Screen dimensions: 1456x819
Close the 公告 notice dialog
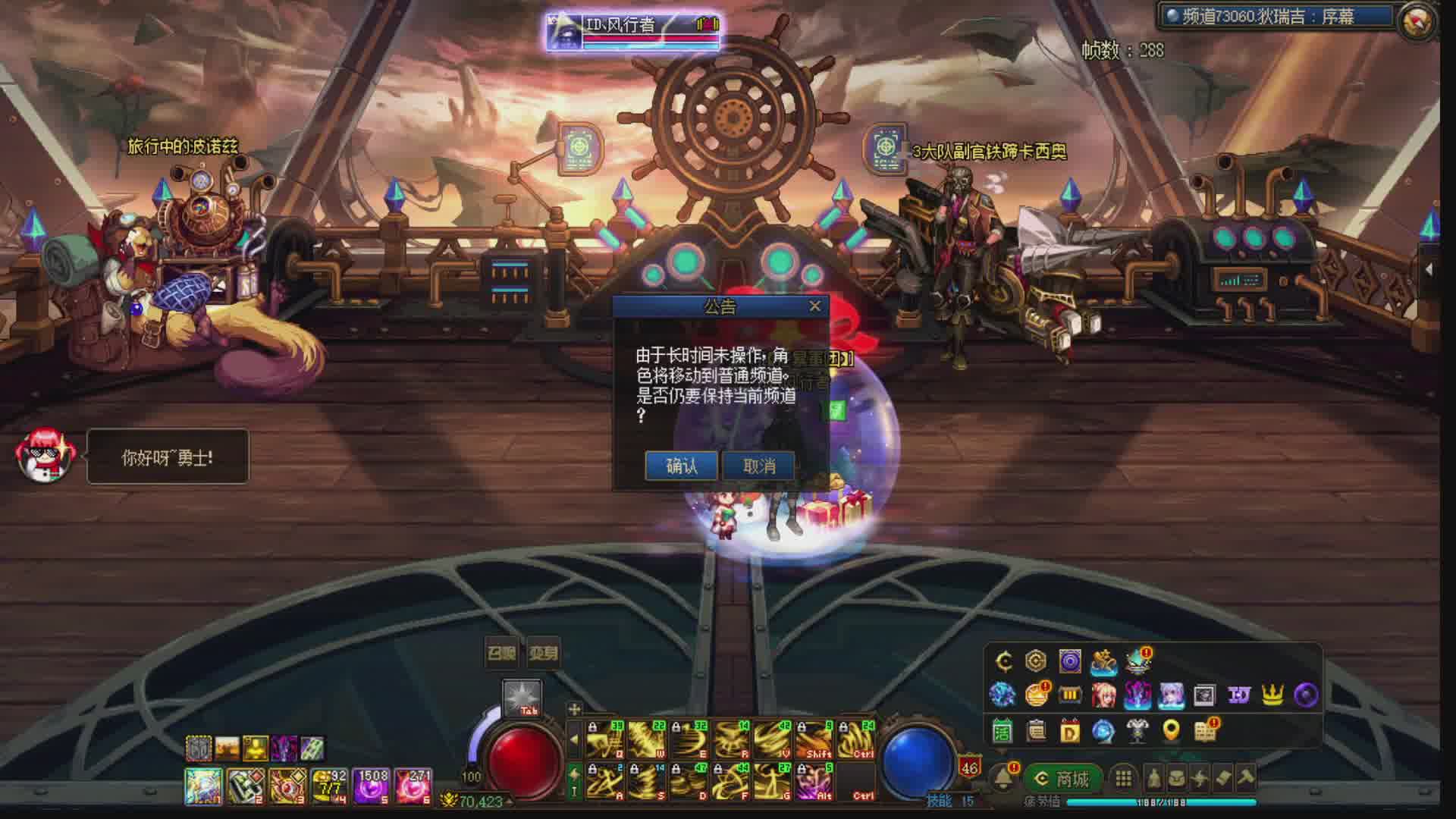pos(814,306)
